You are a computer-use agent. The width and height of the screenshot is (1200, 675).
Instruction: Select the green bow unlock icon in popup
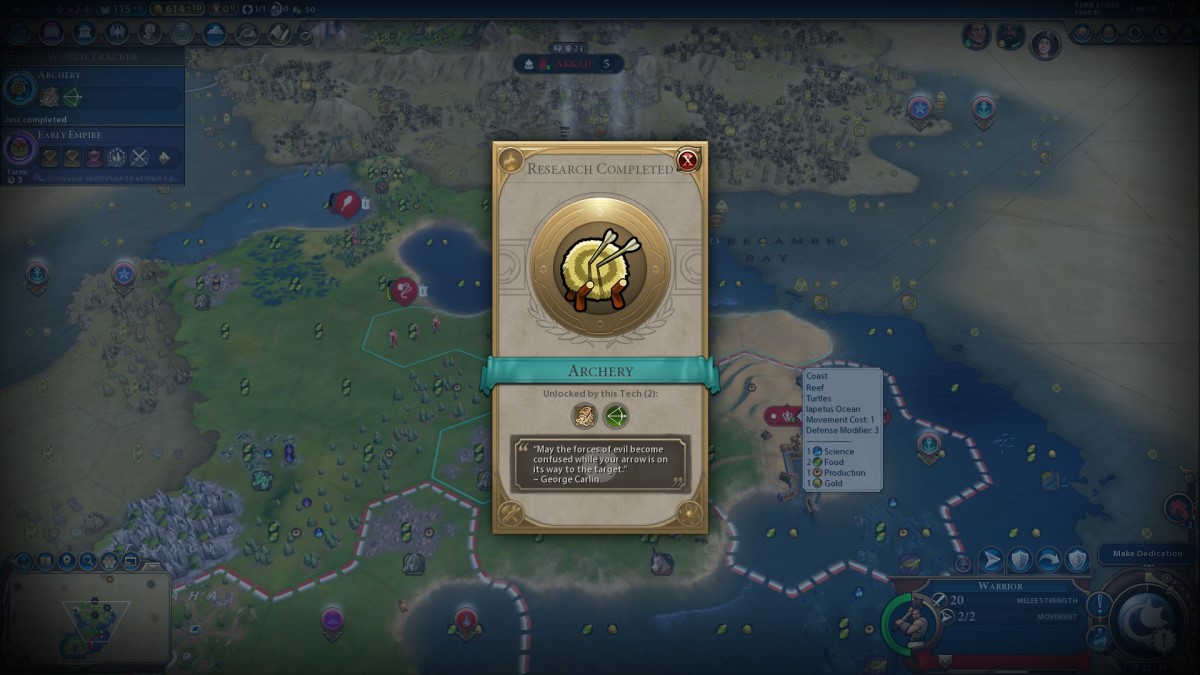coord(616,416)
